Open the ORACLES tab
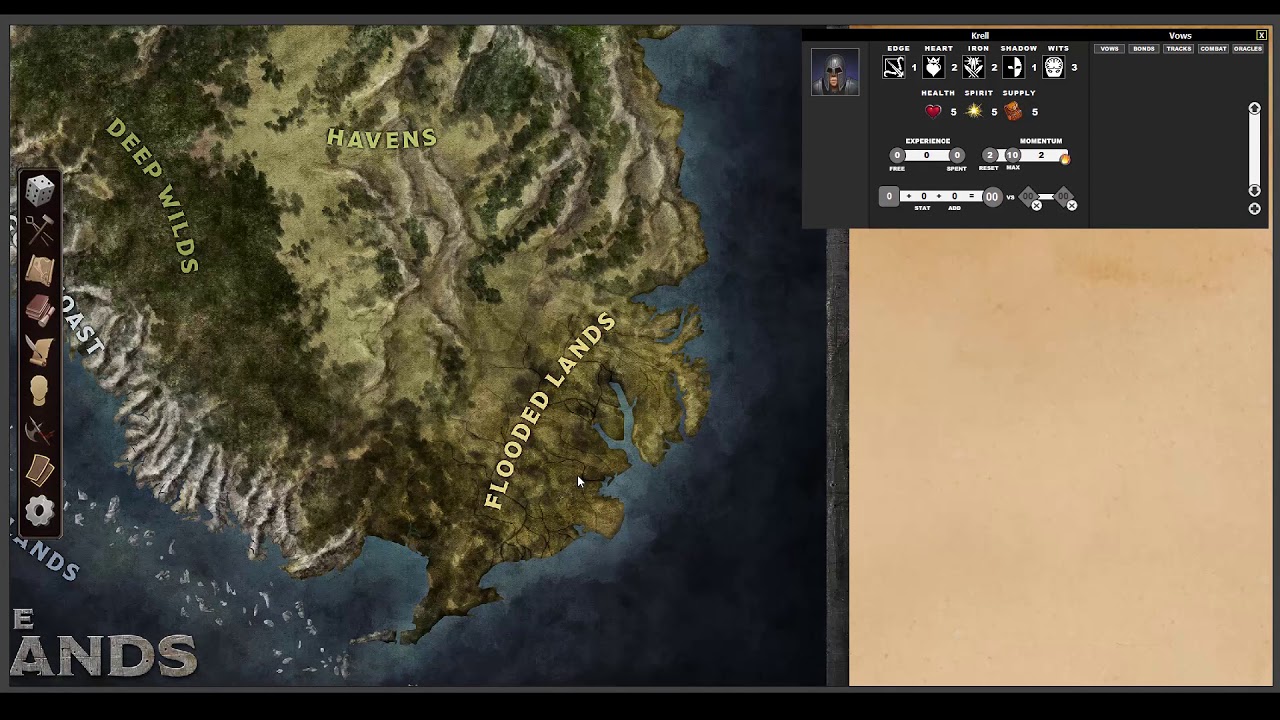Screen dimensions: 1280x720 [1247, 48]
